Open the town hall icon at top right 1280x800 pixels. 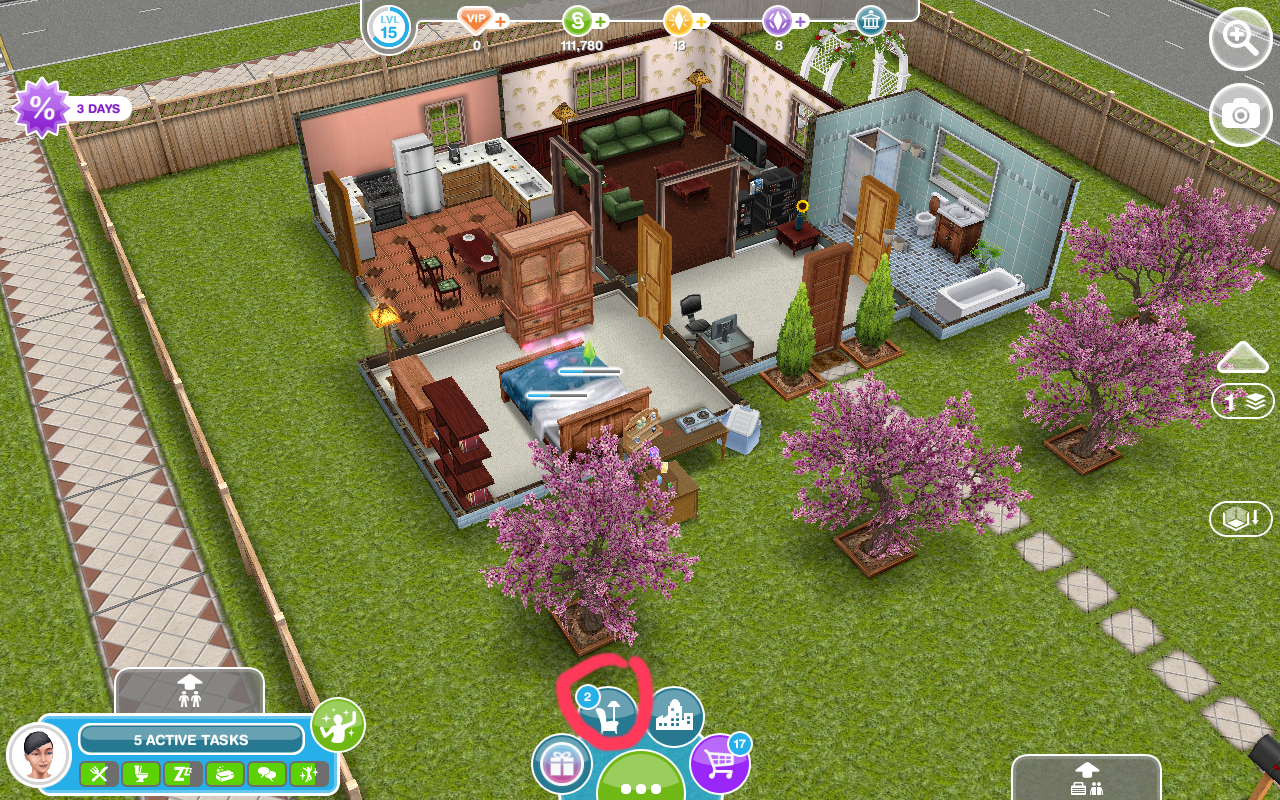tap(869, 20)
